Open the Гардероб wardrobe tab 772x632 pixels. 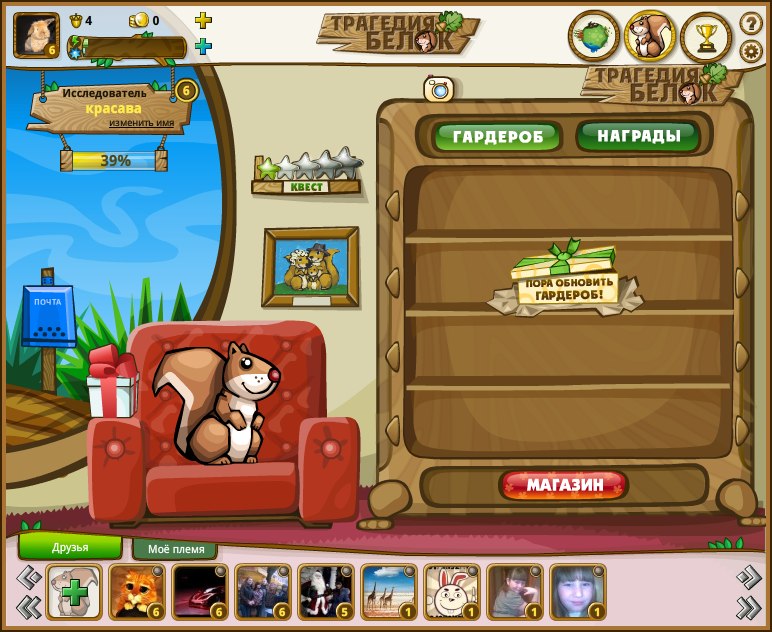point(497,137)
